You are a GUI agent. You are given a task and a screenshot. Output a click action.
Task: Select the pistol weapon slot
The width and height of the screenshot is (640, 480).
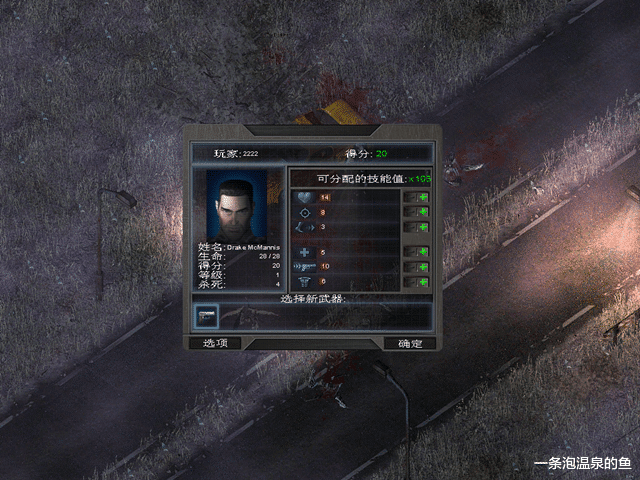point(207,316)
